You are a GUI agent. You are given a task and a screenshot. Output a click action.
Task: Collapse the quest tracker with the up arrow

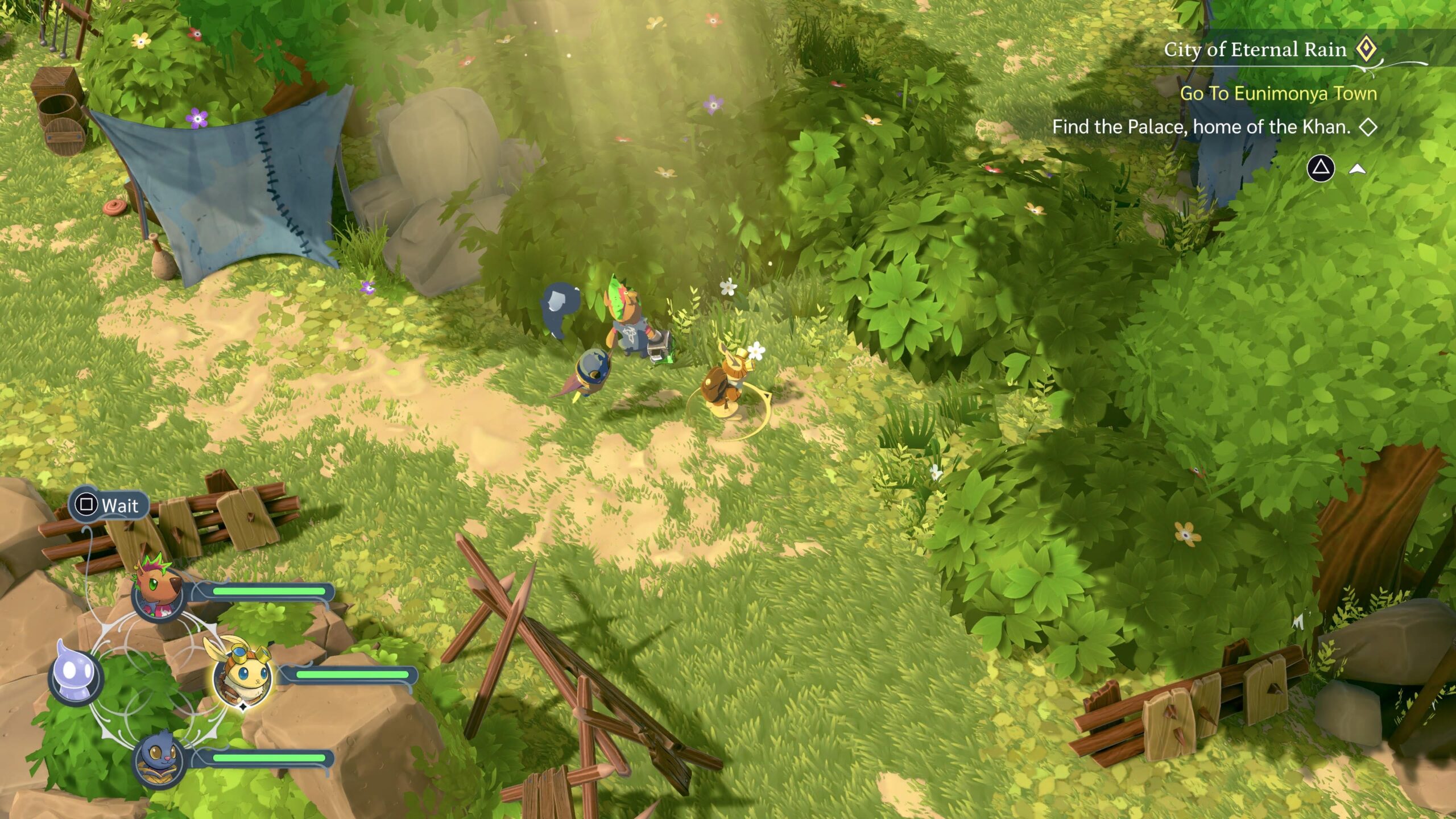1358,169
